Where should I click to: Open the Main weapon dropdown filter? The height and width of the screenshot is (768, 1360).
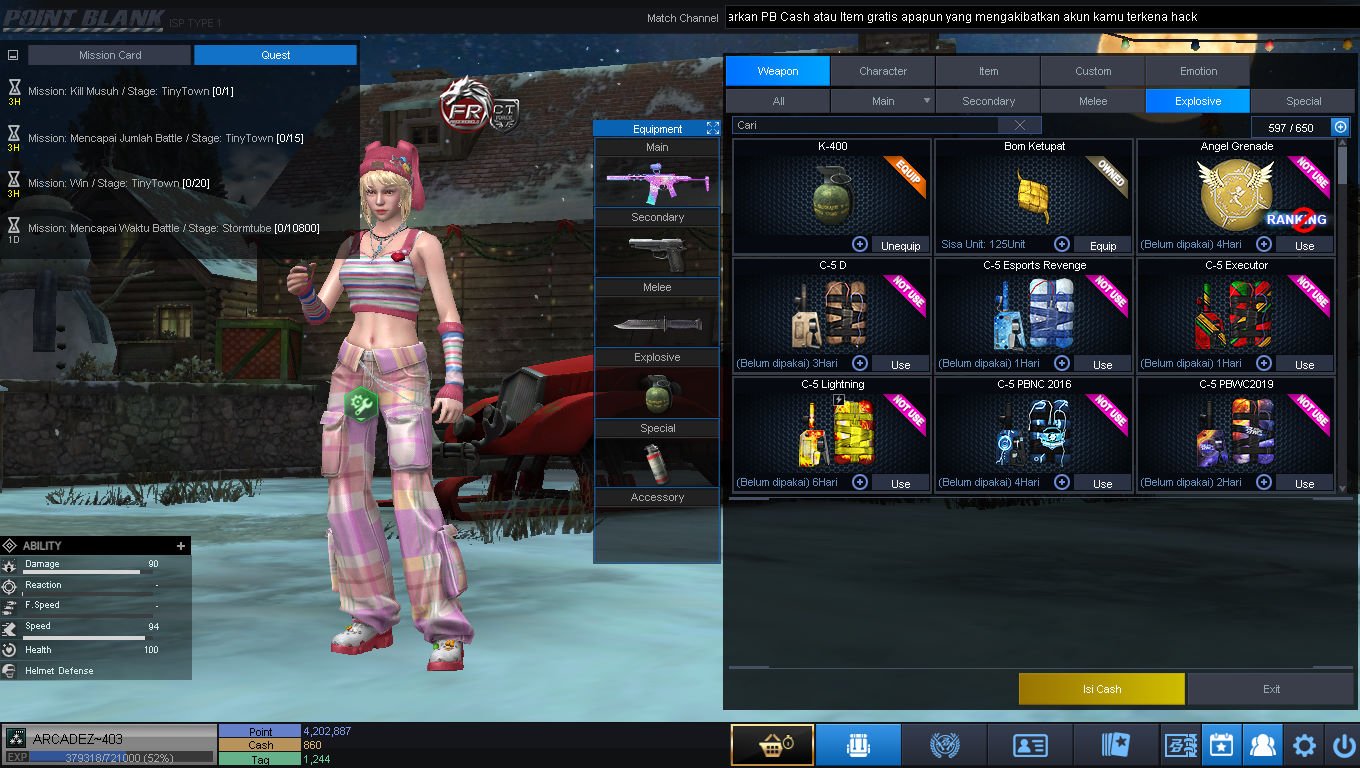click(x=882, y=101)
